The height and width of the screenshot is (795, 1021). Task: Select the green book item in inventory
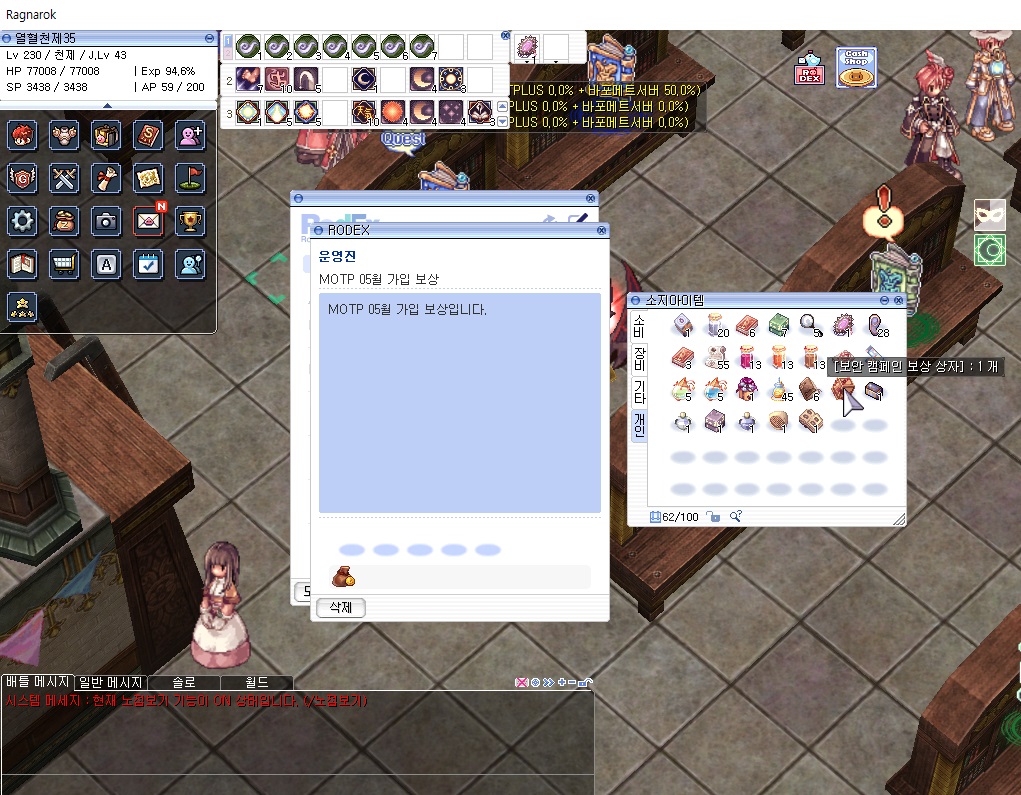(779, 325)
